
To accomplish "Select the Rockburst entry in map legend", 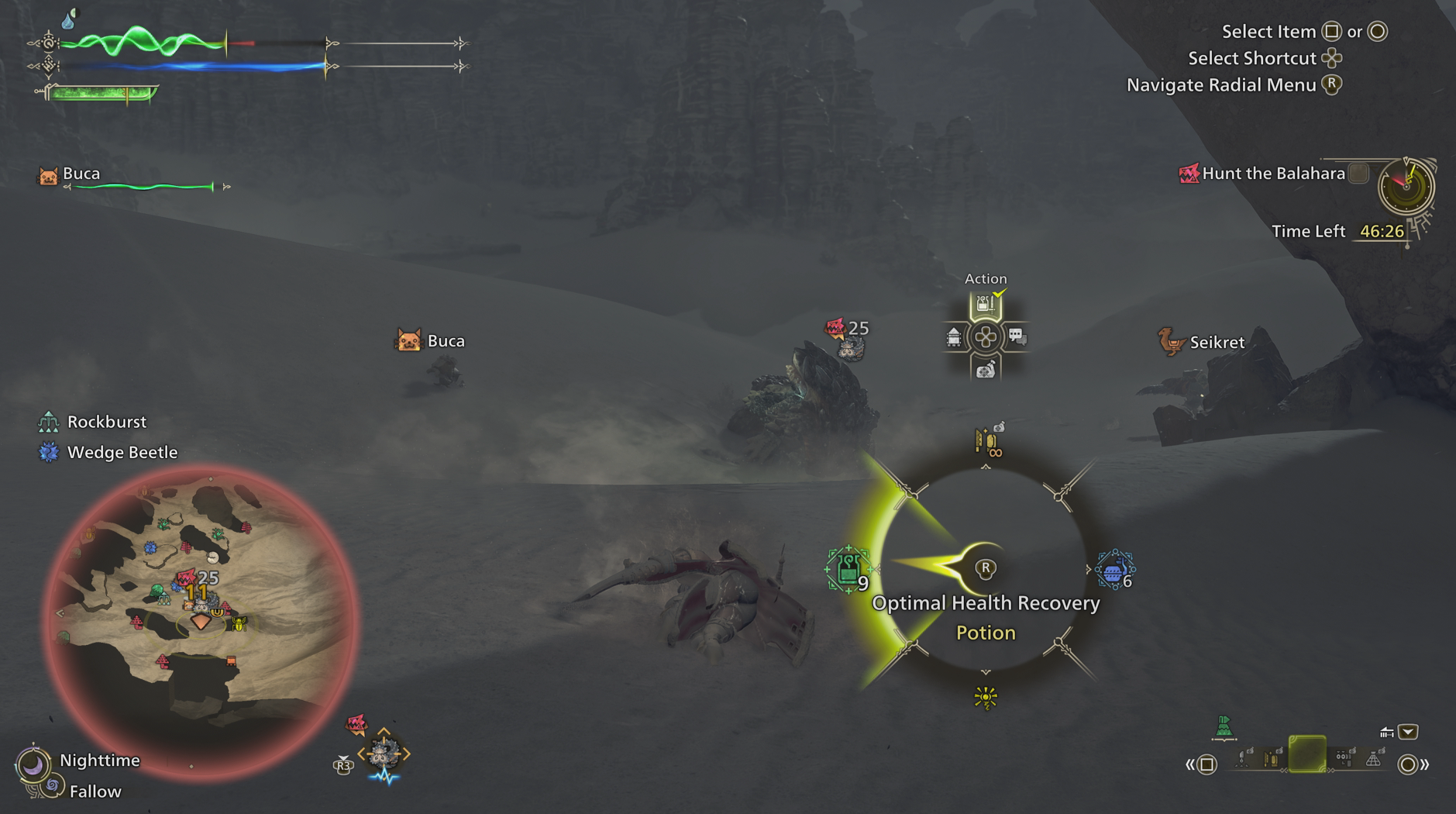I will pos(106,422).
